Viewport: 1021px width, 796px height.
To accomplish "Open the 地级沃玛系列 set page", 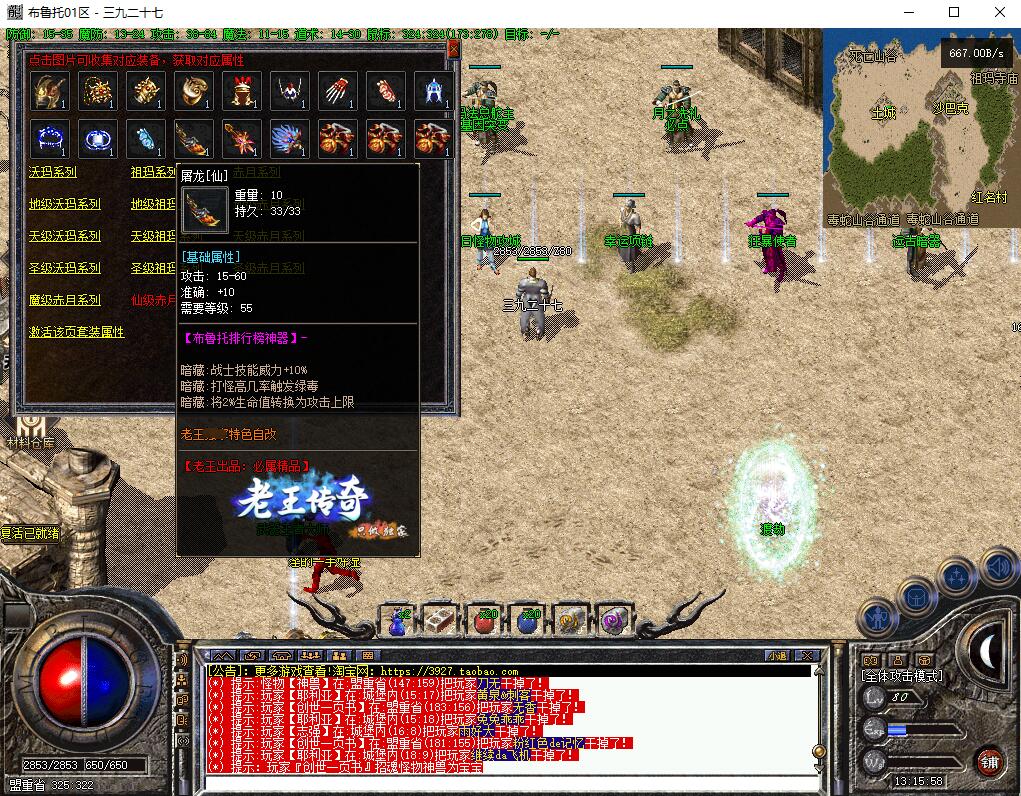I will point(65,204).
